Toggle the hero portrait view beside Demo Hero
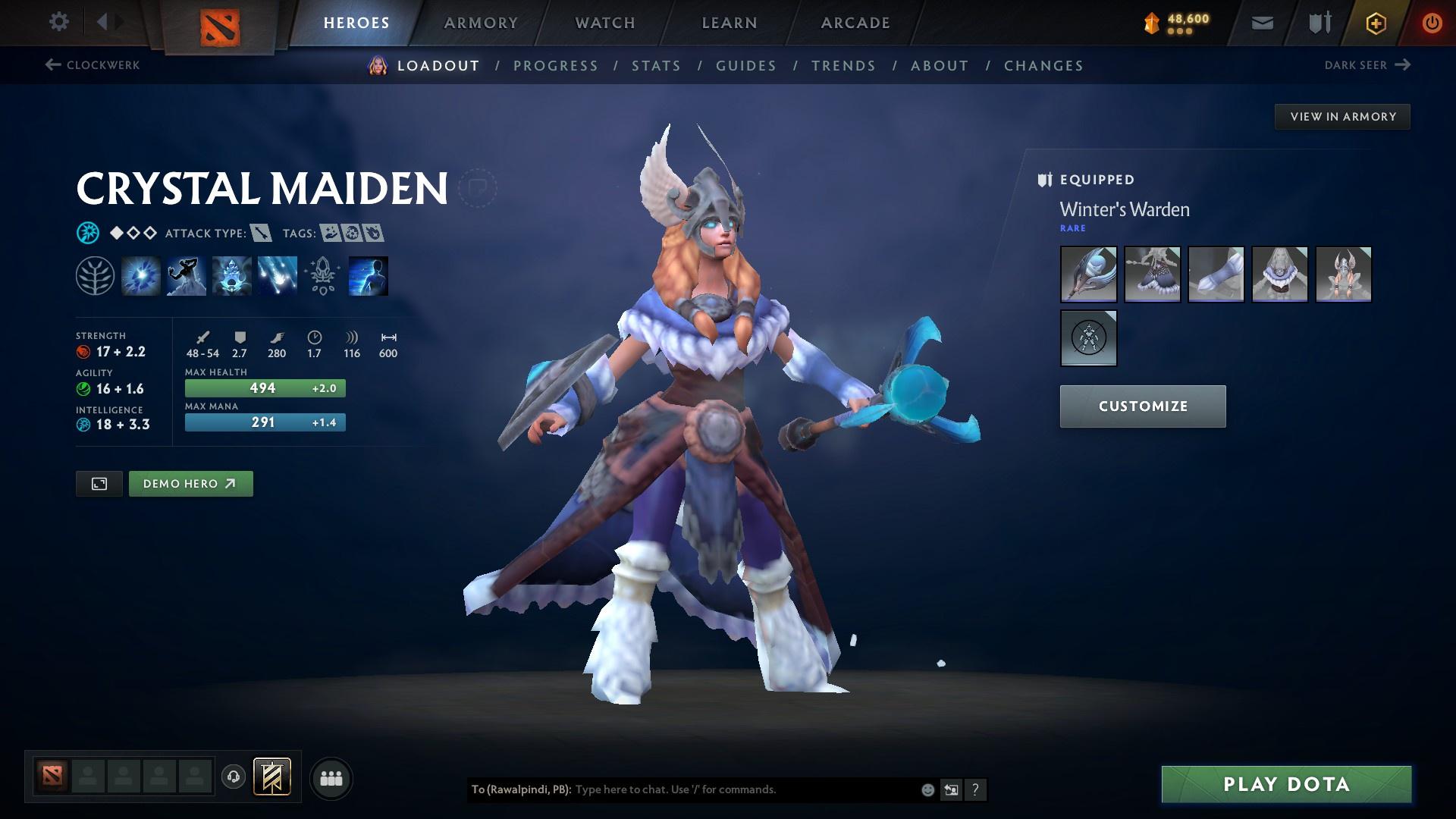Screen dimensions: 1456x819 [99, 483]
